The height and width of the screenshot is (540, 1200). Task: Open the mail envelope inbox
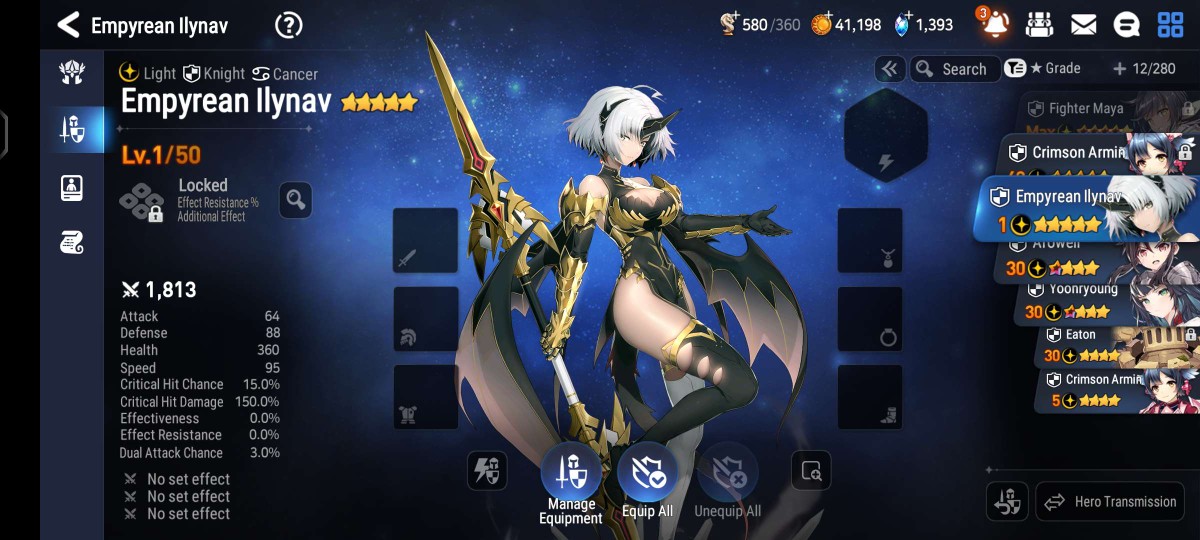(1083, 25)
